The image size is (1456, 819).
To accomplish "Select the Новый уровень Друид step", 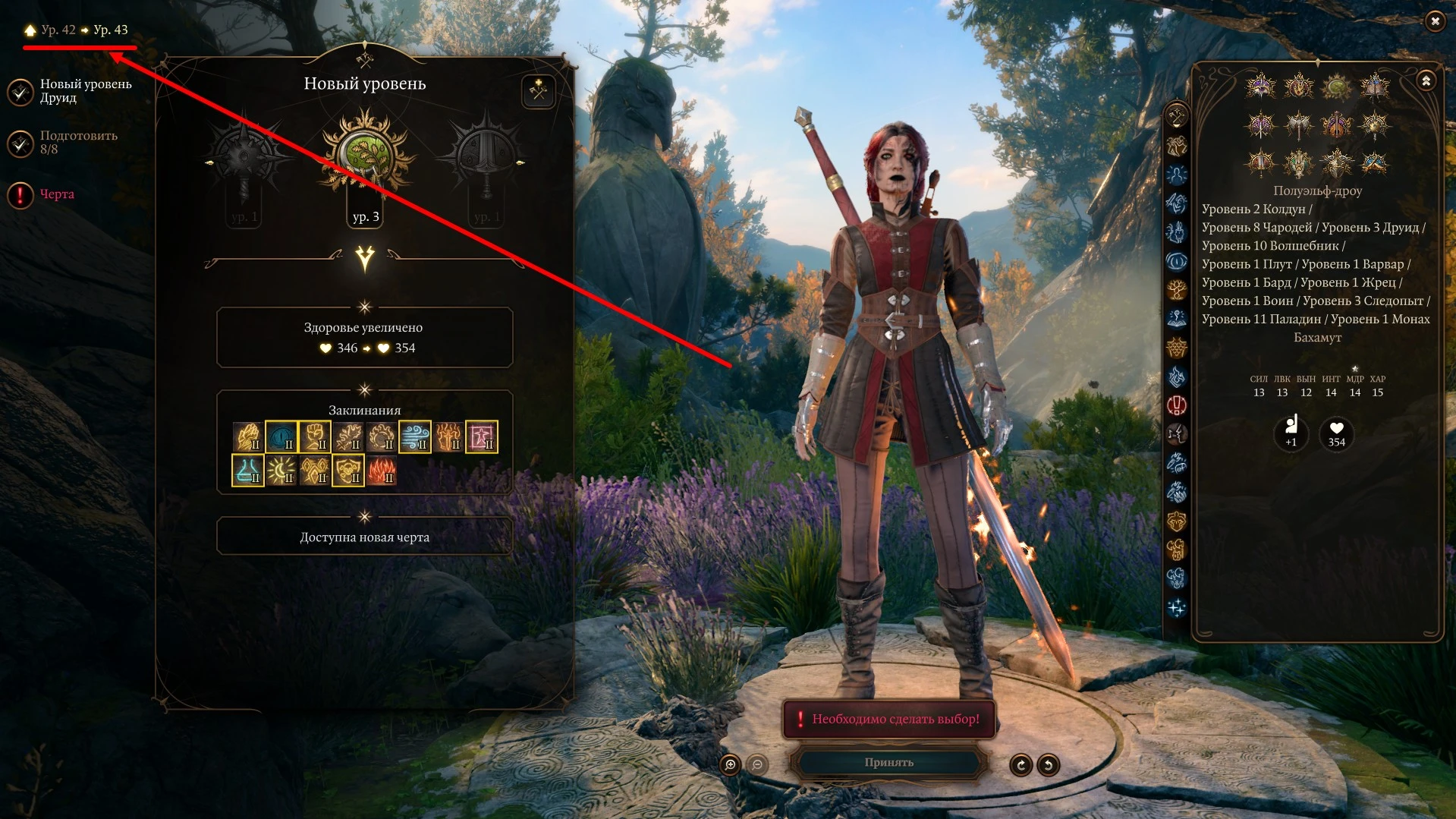I will click(x=85, y=90).
